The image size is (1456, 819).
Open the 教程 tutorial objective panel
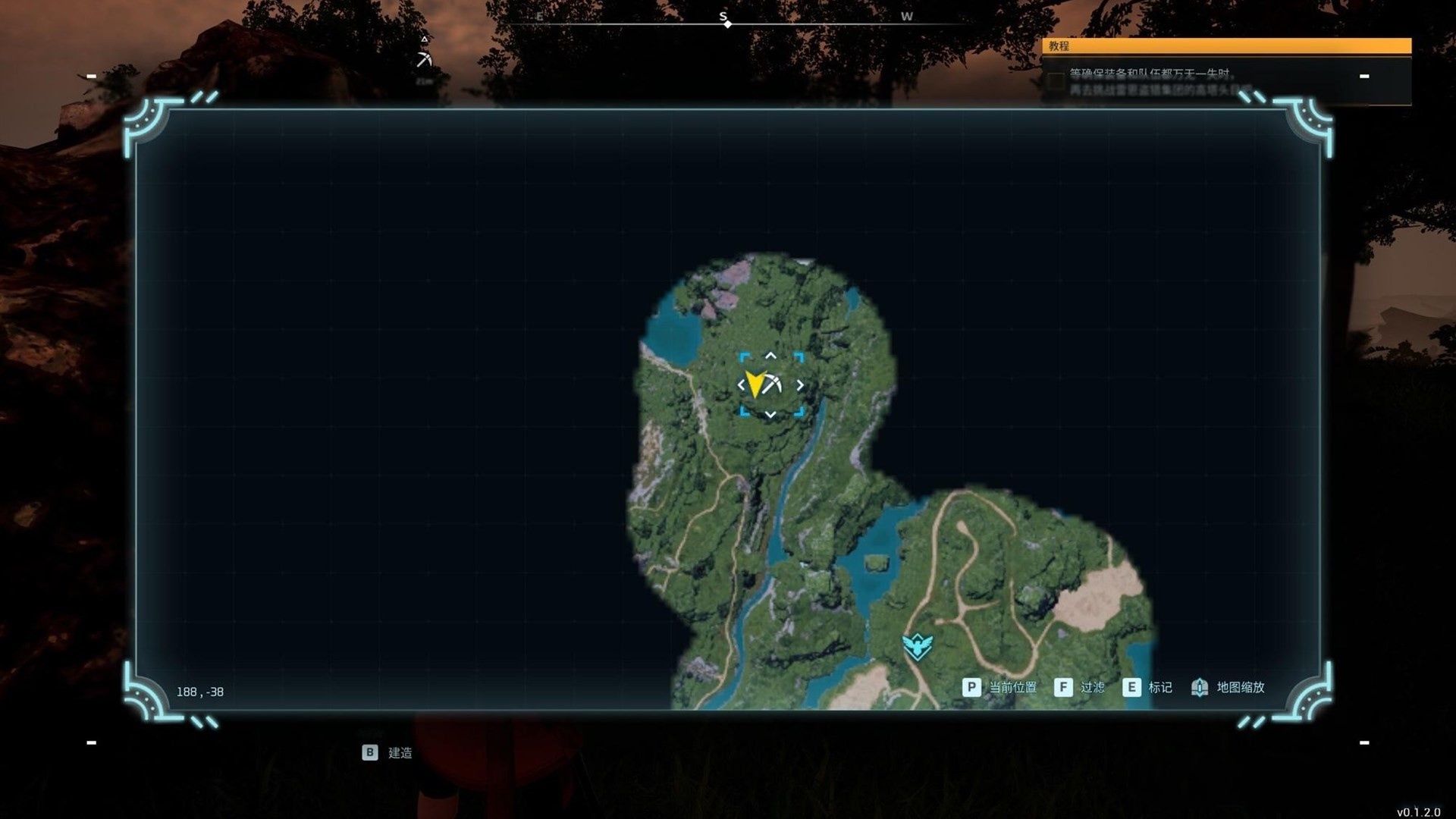point(1225,46)
